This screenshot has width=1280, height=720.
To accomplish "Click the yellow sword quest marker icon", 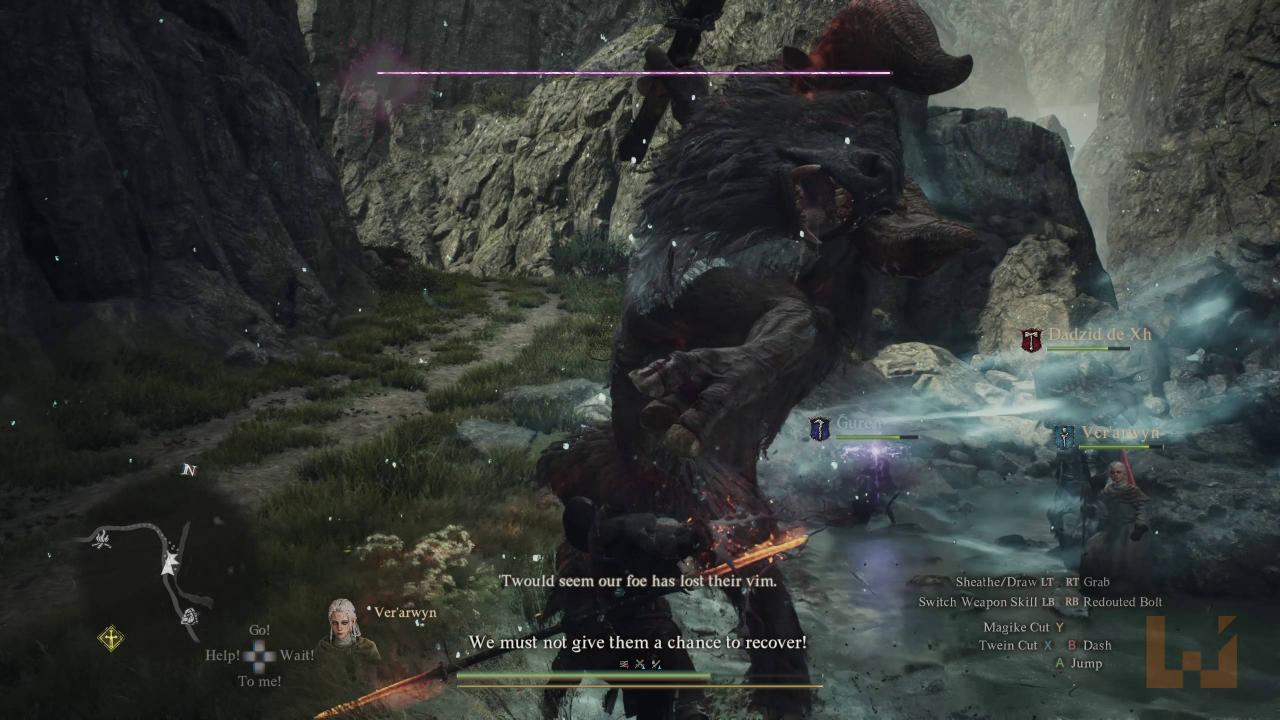I will 110,638.
